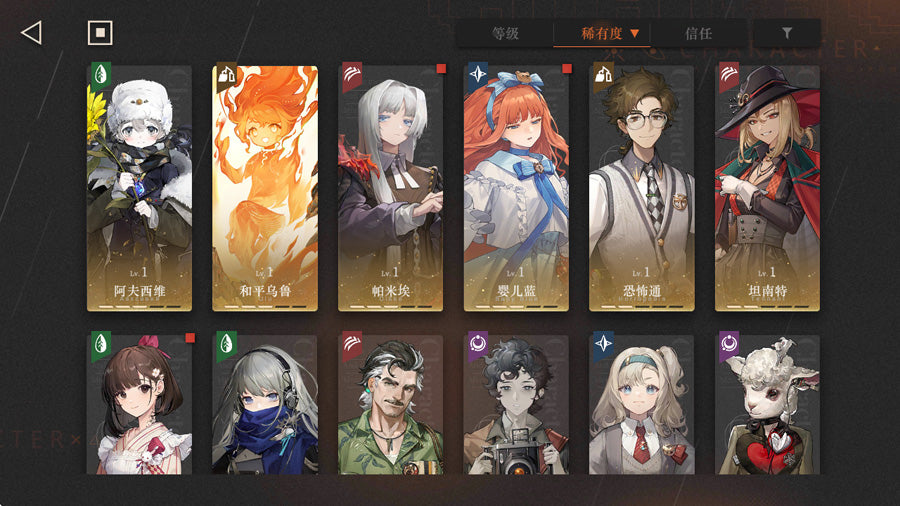Choose the masked girl with blue scarf
Image resolution: width=900 pixels, height=506 pixels.
(265, 404)
